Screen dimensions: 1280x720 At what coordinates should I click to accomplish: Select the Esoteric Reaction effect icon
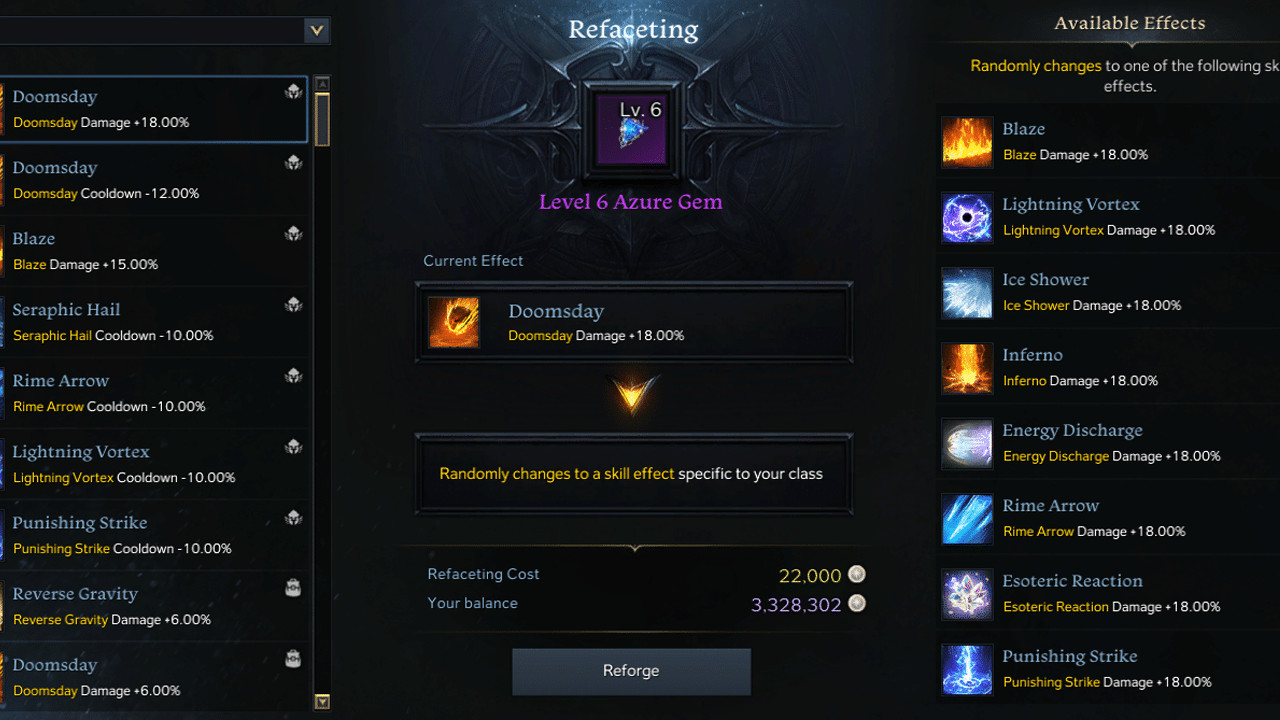(x=966, y=594)
